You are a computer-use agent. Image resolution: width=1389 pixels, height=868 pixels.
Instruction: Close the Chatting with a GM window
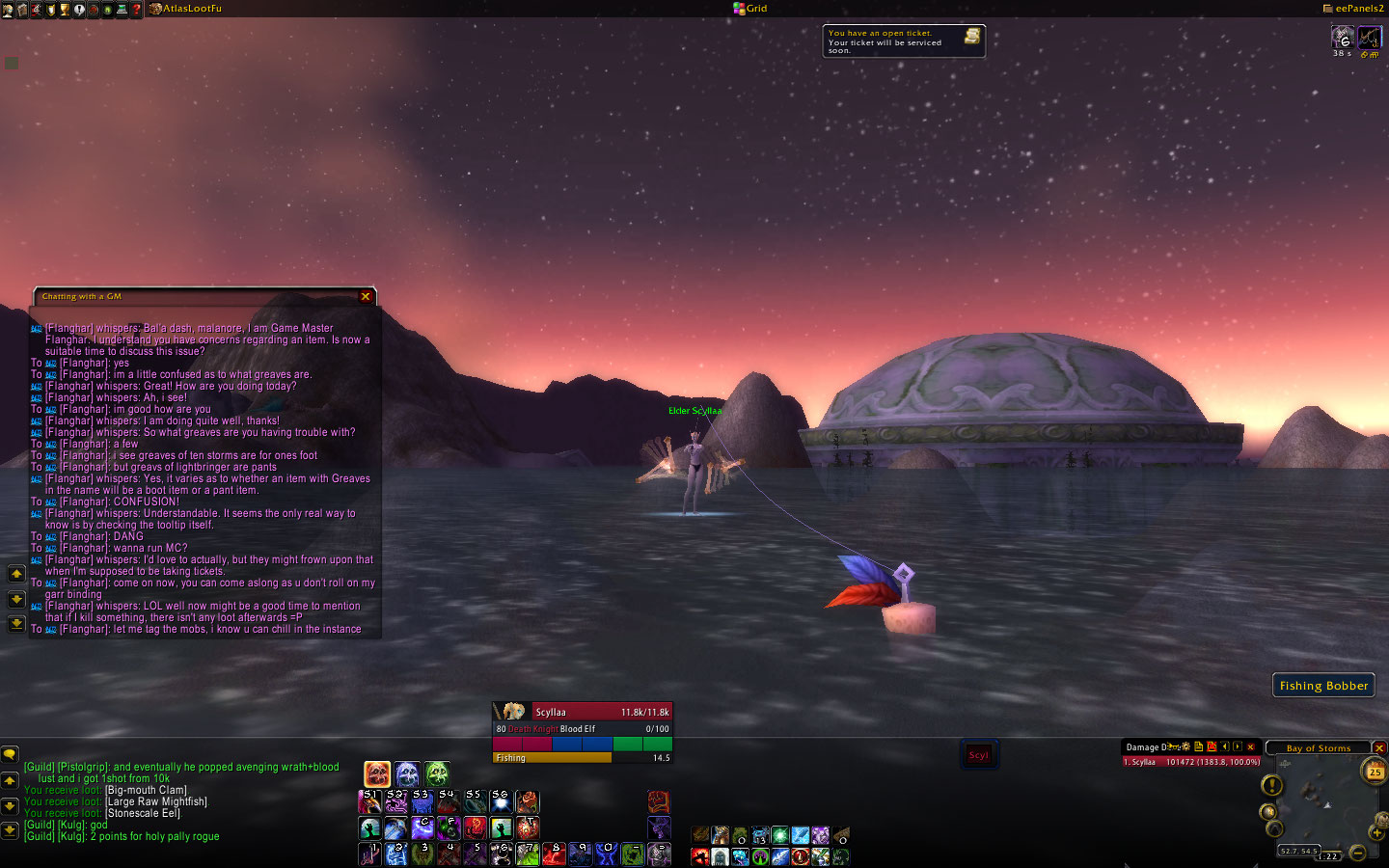(x=366, y=297)
